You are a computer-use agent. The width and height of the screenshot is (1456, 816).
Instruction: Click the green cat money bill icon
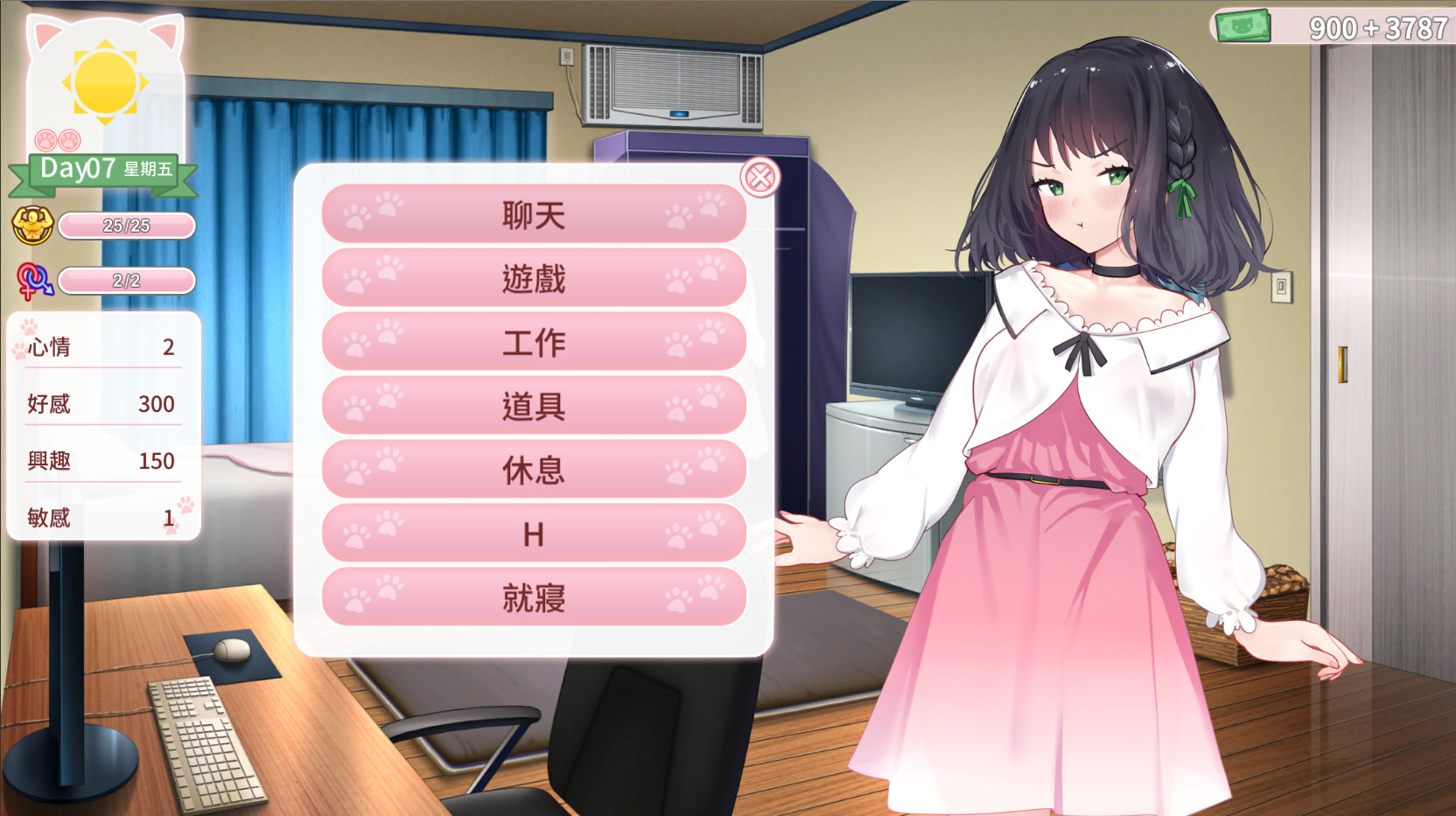(x=1245, y=24)
